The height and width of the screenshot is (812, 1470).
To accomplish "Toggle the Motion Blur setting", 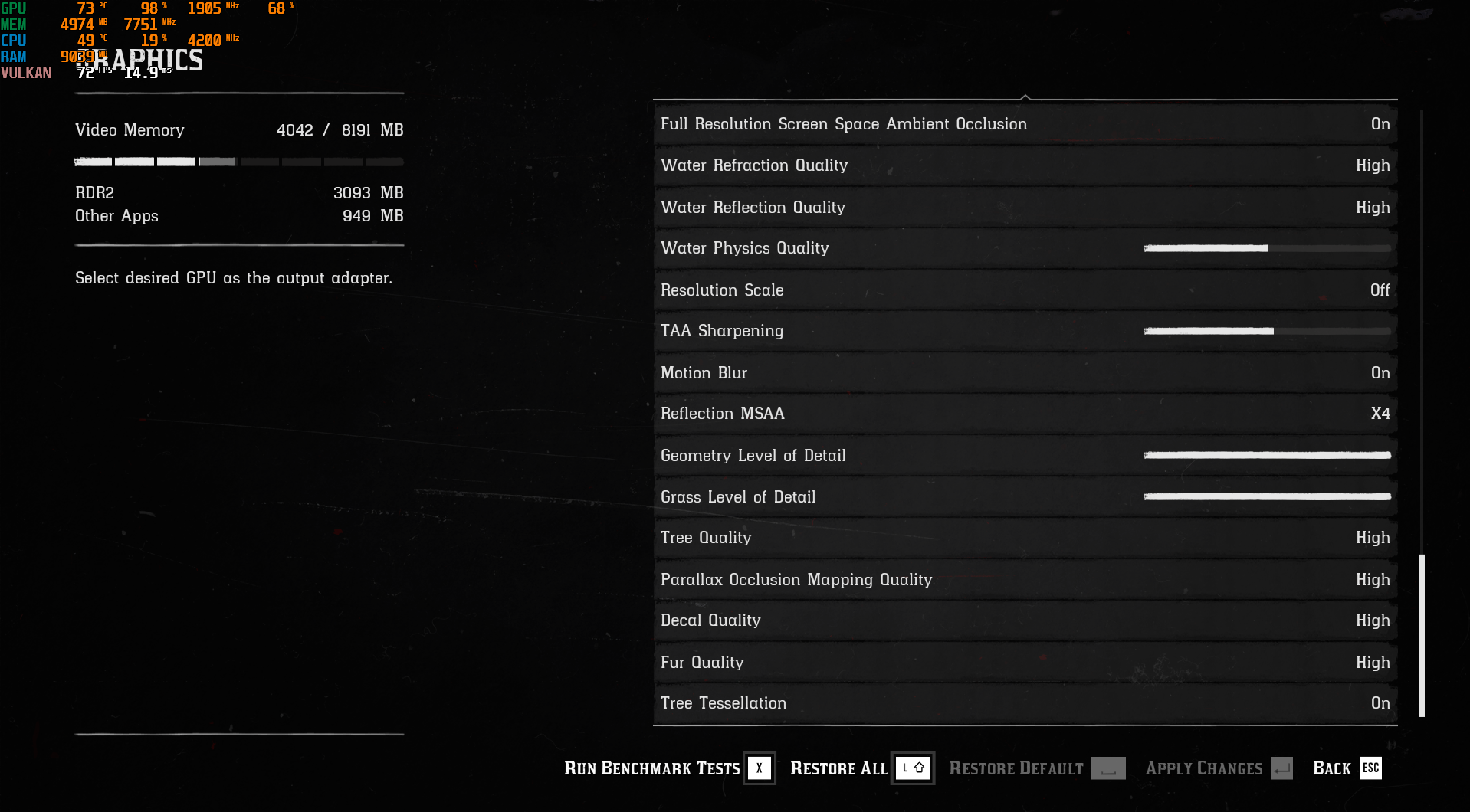I will 1025,373.
